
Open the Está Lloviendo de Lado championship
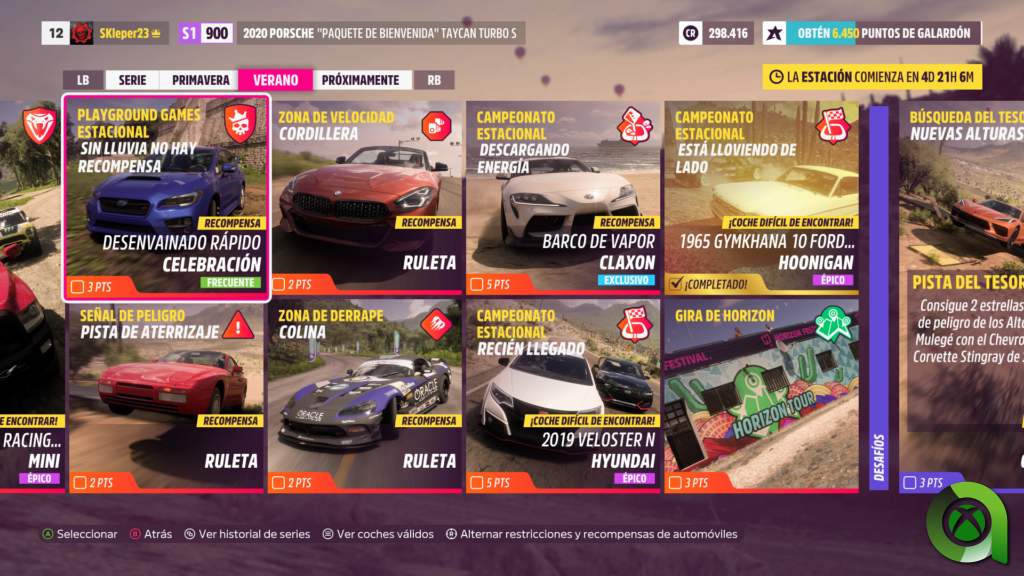pyautogui.click(x=761, y=197)
